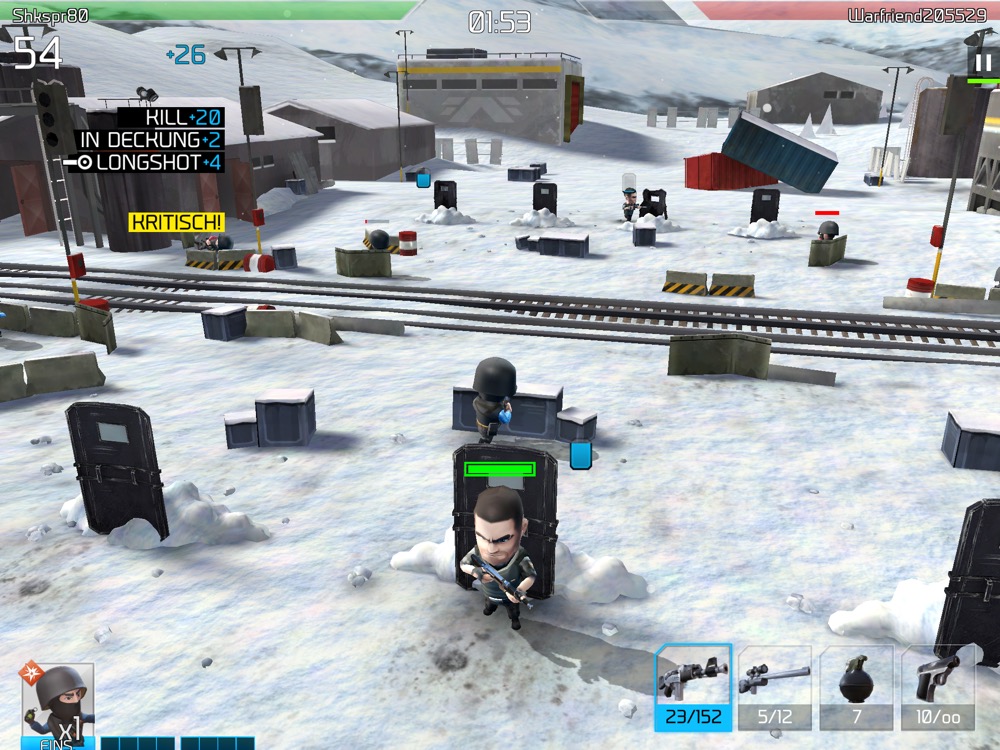This screenshot has width=1000, height=750.
Task: Pause the match
Action: tap(983, 63)
